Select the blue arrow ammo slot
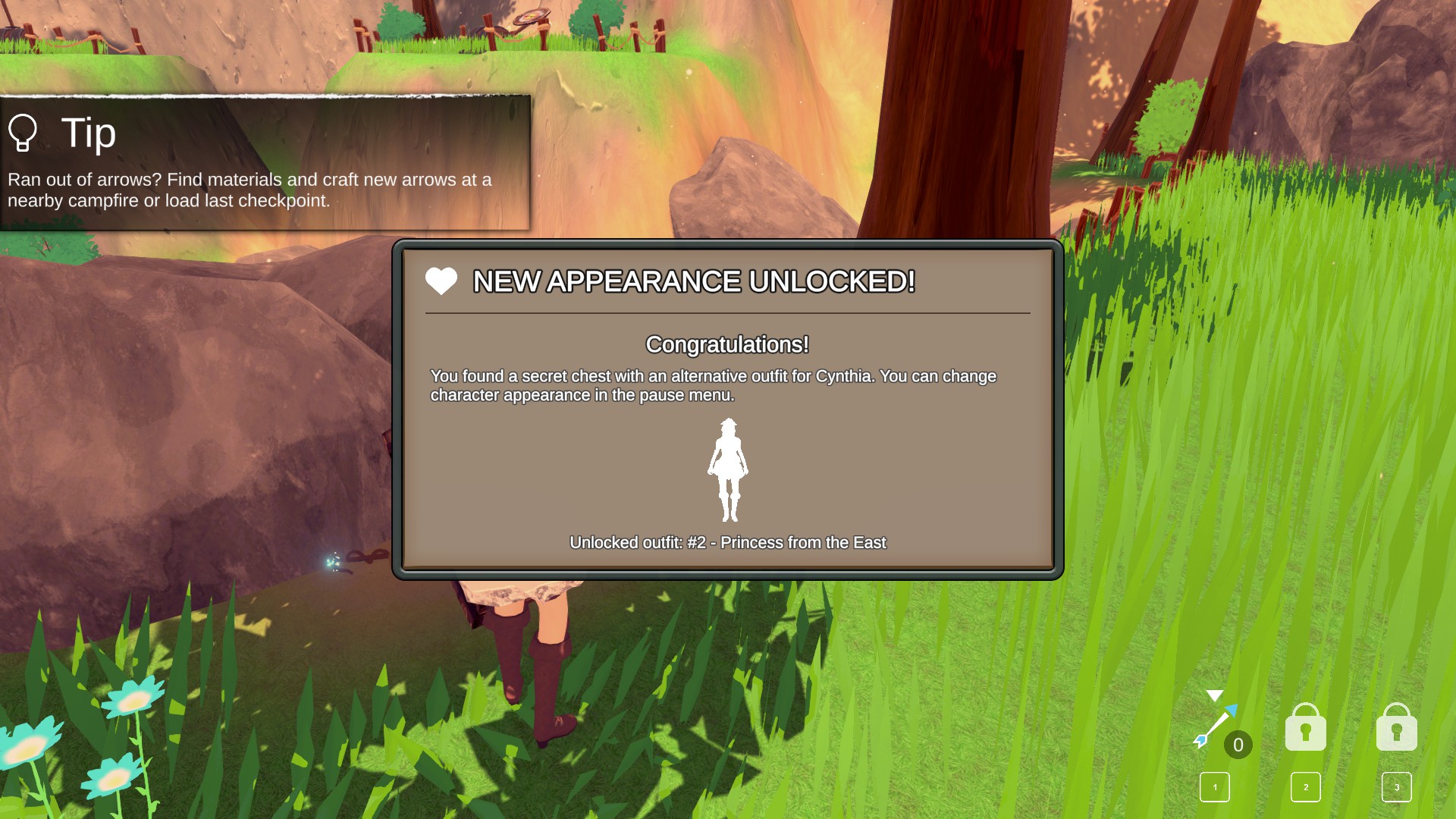This screenshot has width=1456, height=819. 1216,727
